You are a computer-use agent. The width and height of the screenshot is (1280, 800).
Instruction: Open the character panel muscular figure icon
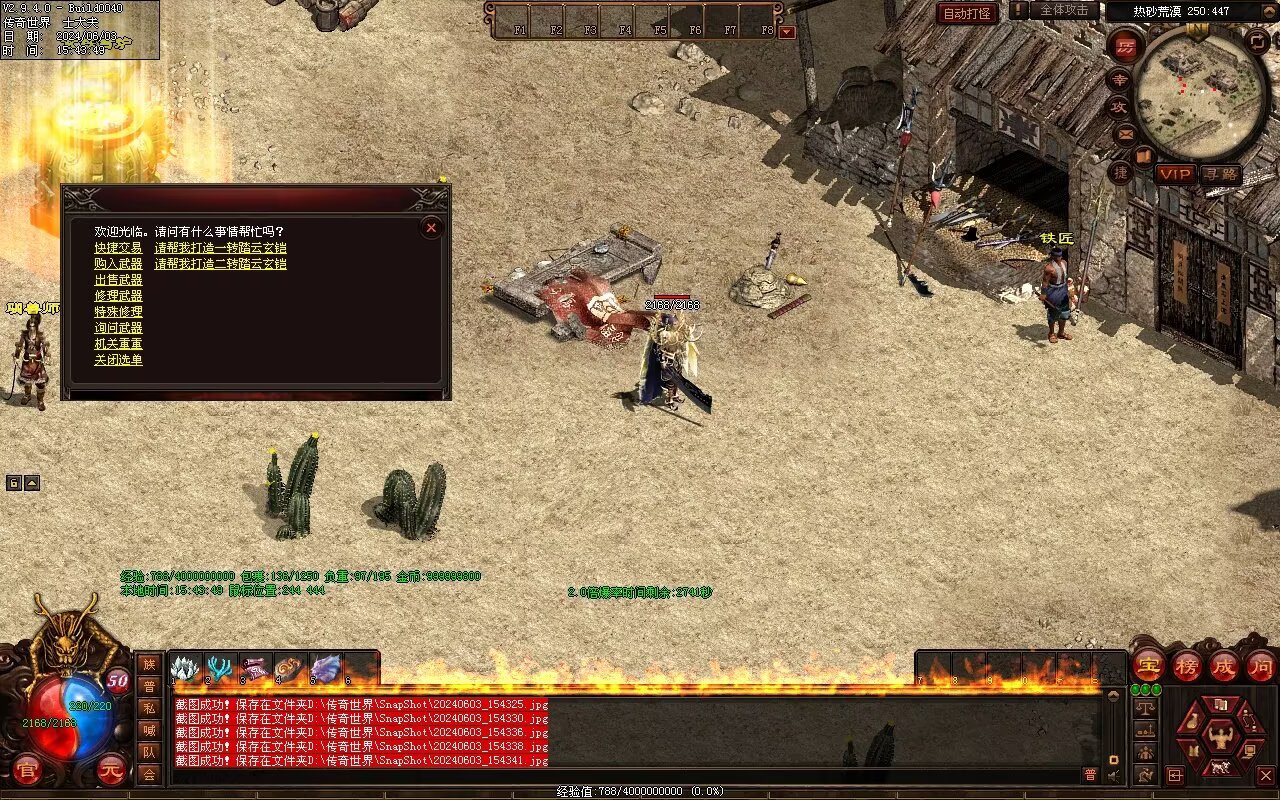1220,738
